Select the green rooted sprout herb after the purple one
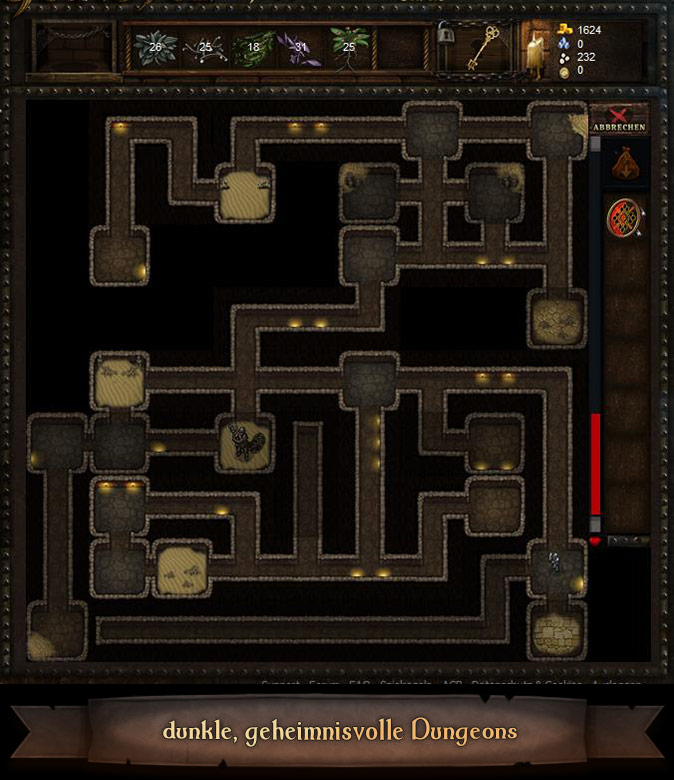The width and height of the screenshot is (674, 780). coord(350,46)
